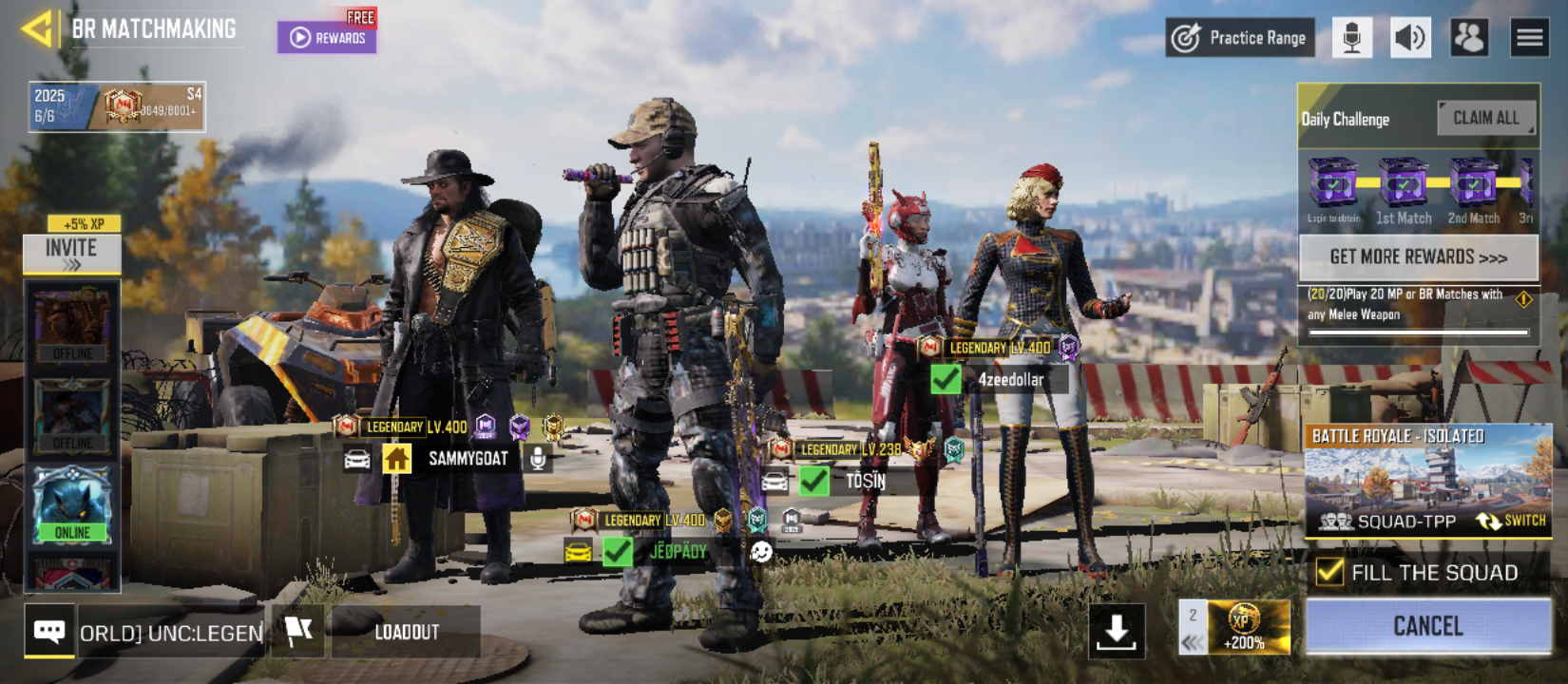Screen dimensions: 1568x684
Task: Switch the Squad-TPP game mode
Action: click(1511, 521)
